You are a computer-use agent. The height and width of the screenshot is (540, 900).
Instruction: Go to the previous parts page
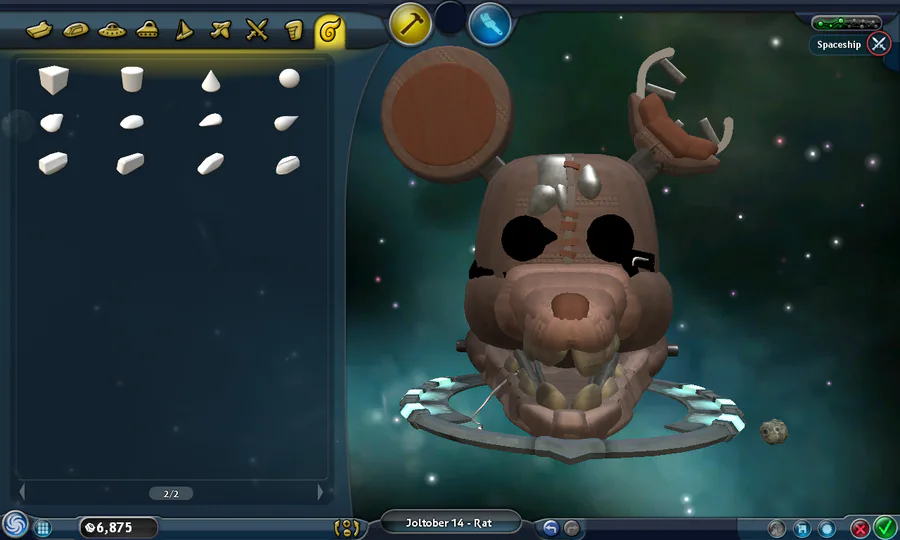(x=22, y=492)
